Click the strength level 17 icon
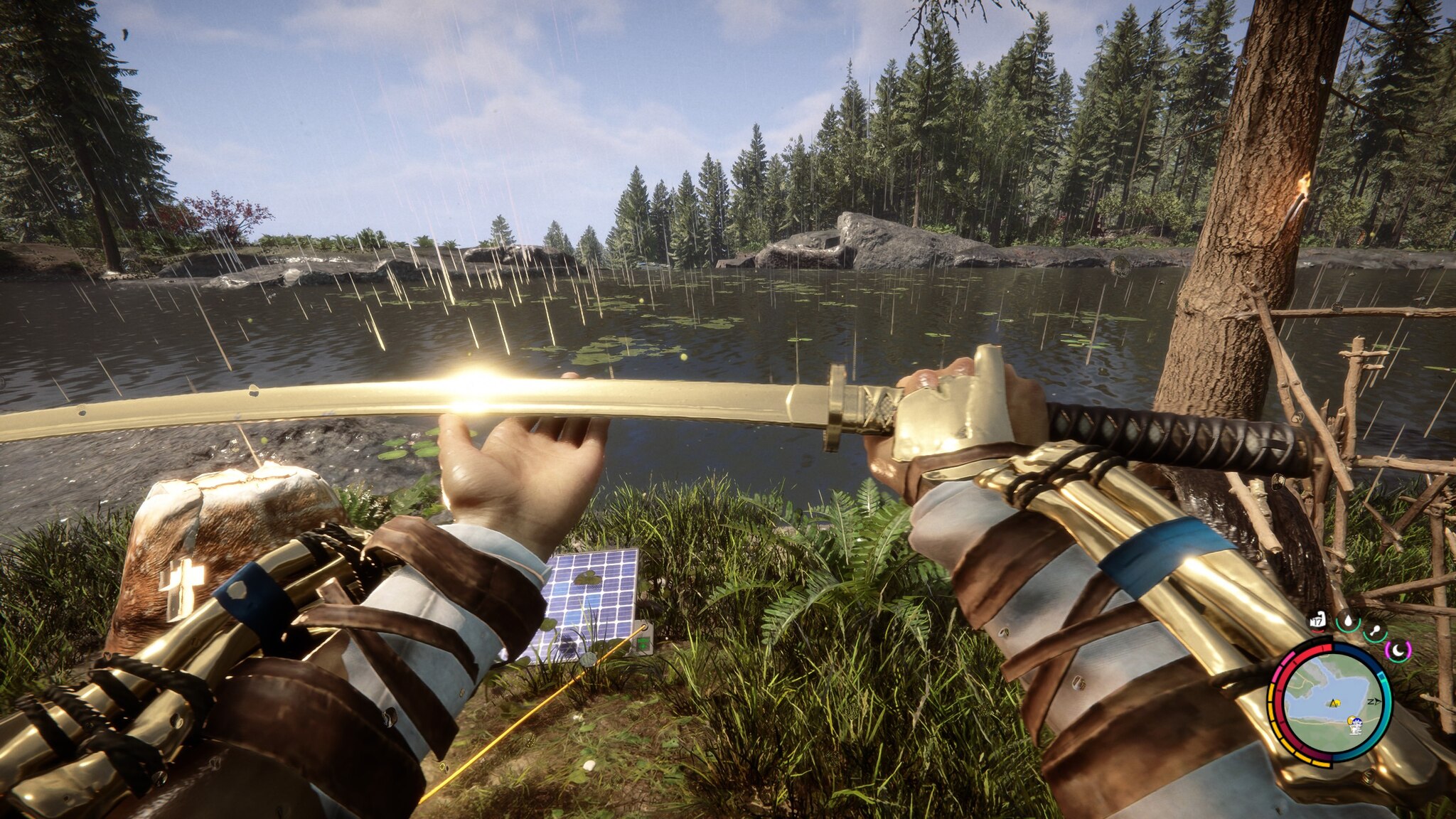Image resolution: width=1456 pixels, height=819 pixels. pyautogui.click(x=1317, y=620)
